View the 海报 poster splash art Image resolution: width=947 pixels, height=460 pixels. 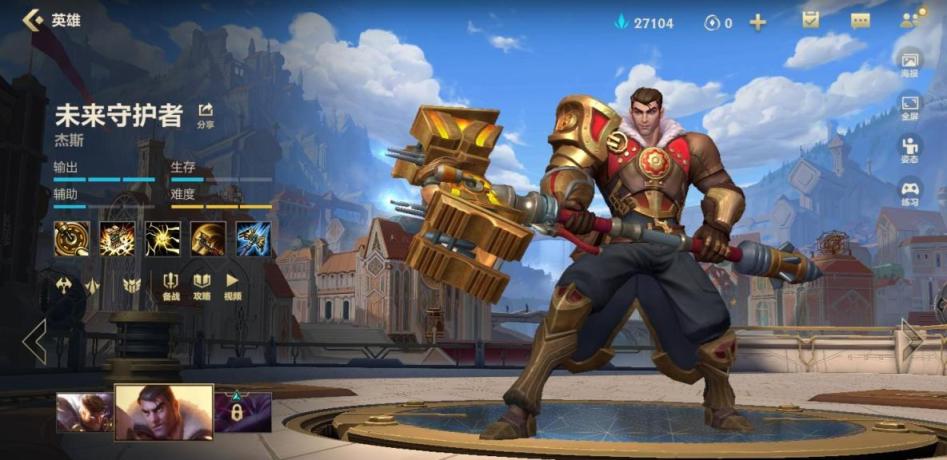pyautogui.click(x=910, y=65)
